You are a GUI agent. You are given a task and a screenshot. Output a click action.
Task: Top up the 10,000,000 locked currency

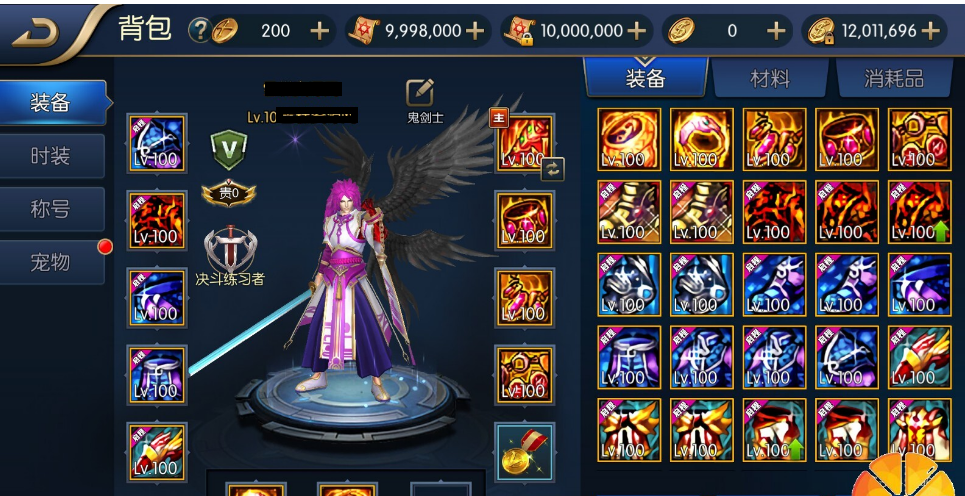coord(636,31)
